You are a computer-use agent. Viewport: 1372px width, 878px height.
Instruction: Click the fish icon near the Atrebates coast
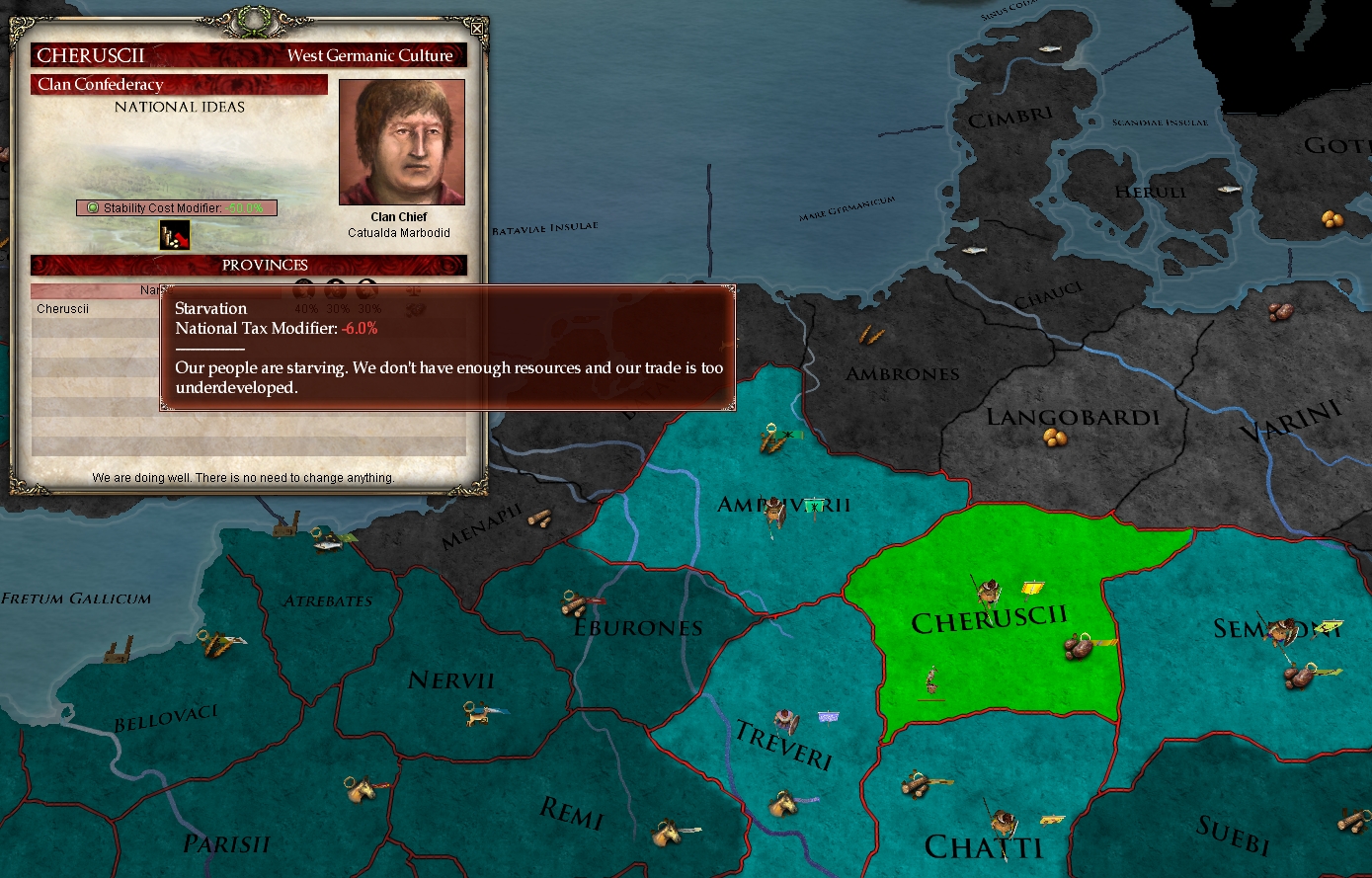328,544
